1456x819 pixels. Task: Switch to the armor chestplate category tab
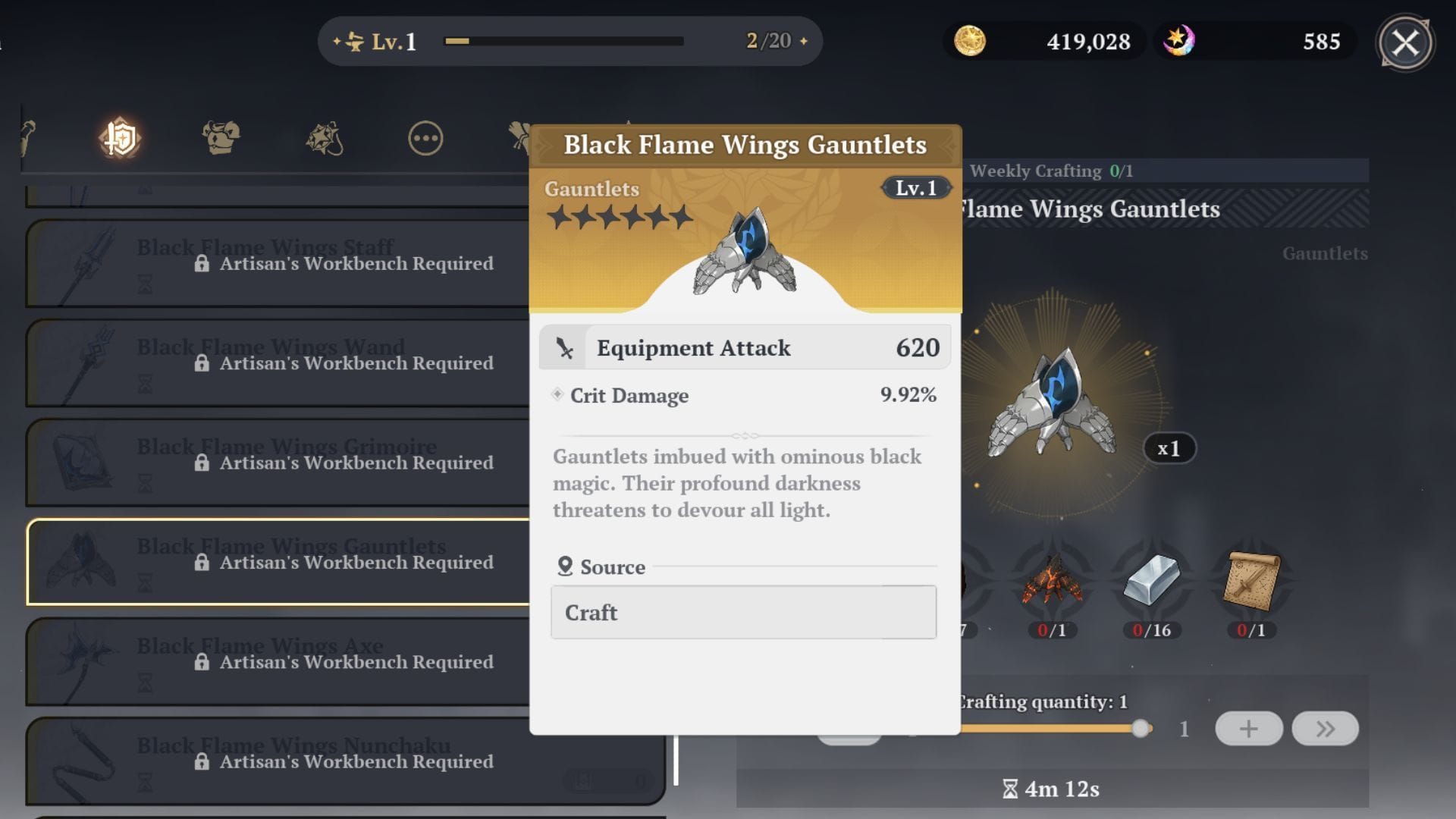click(x=221, y=139)
